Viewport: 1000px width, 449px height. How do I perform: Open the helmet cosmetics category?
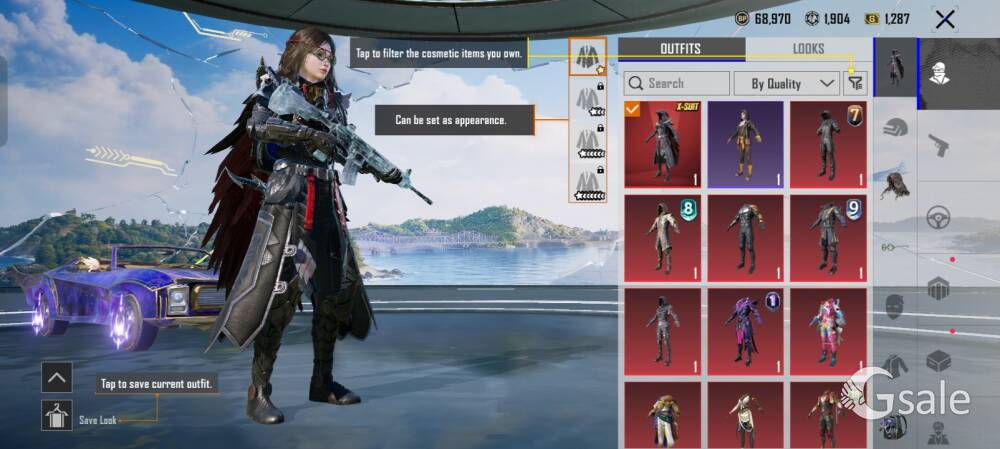(895, 128)
